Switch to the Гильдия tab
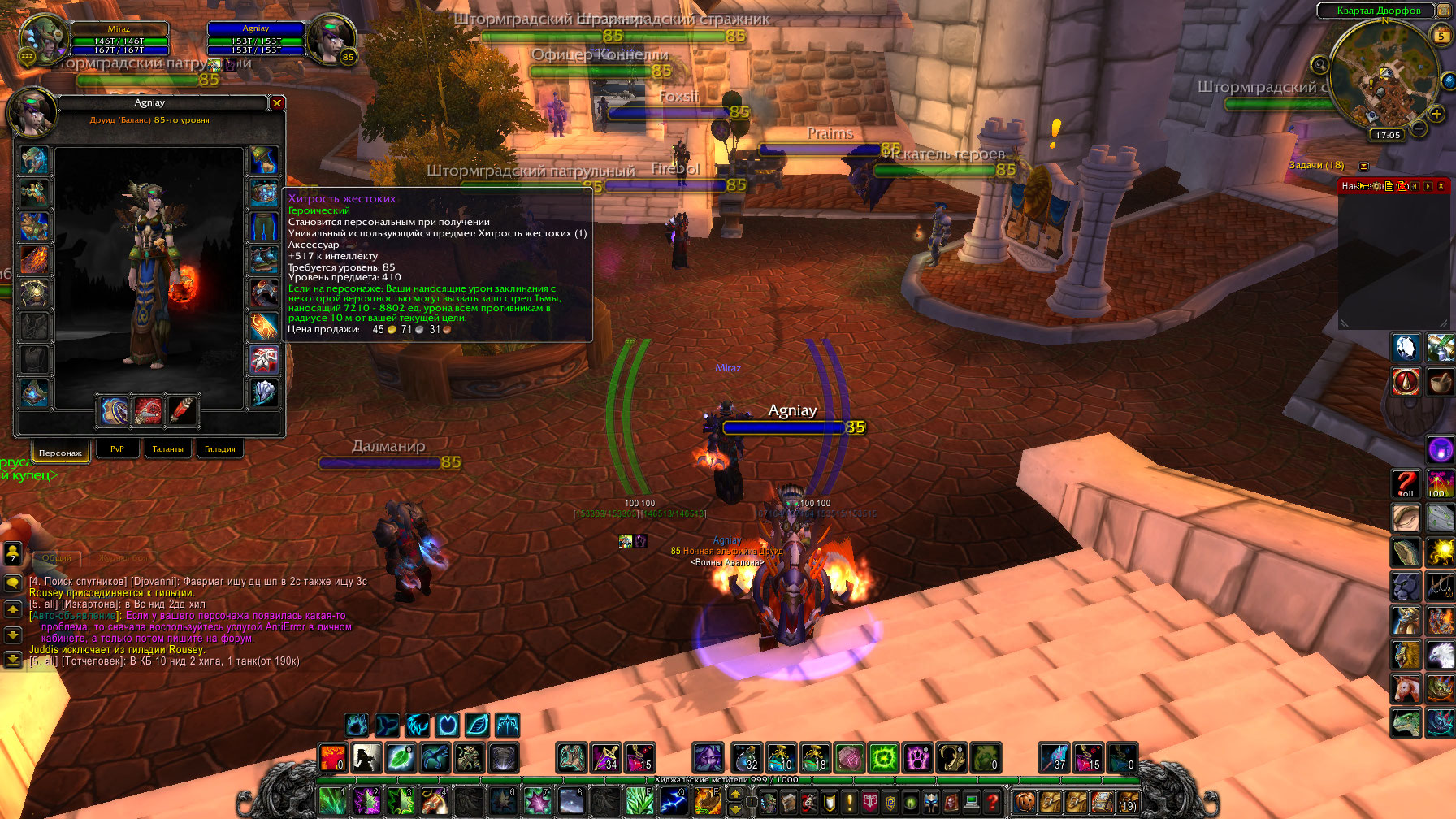1456x819 pixels. click(x=219, y=448)
